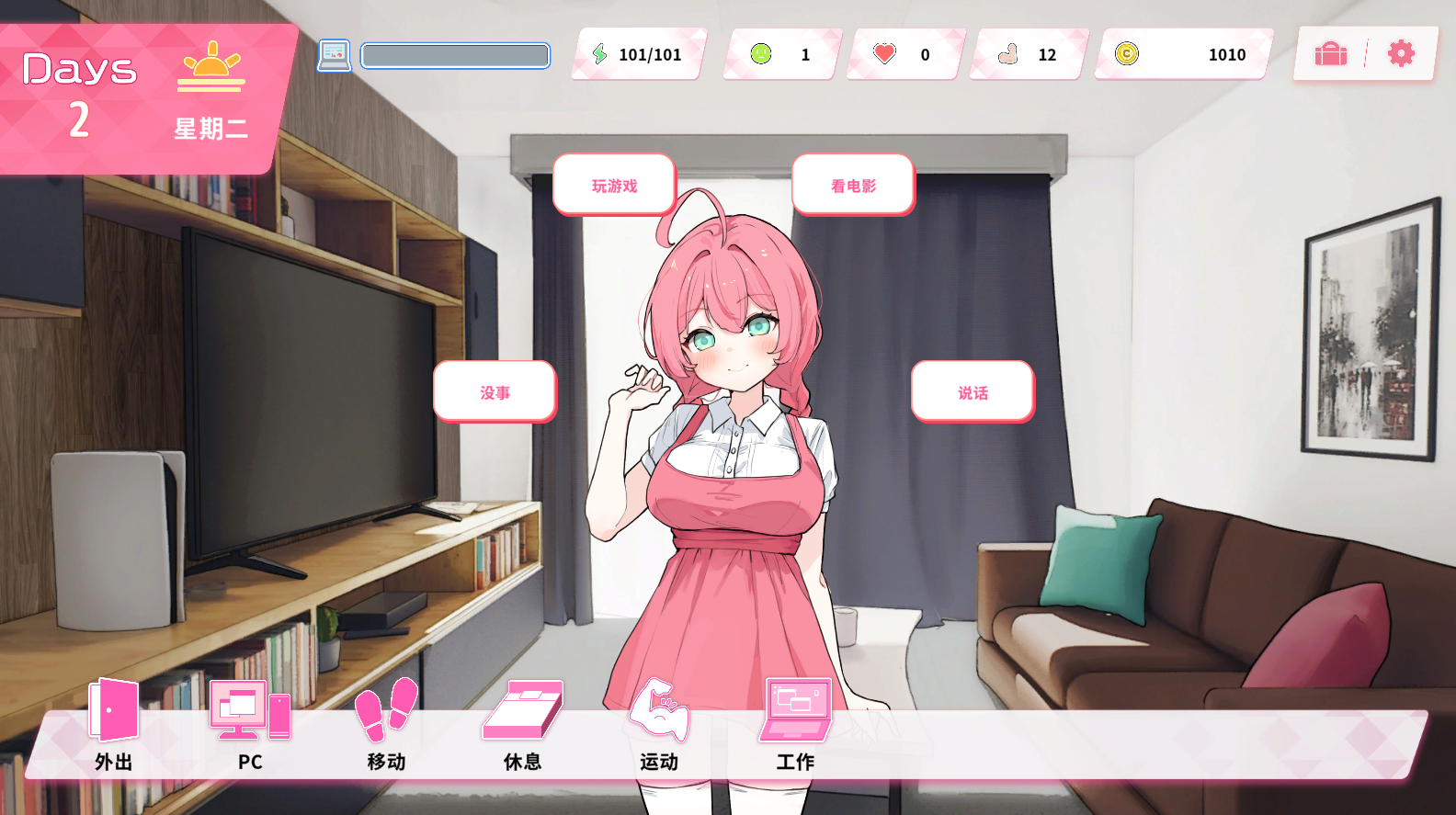Start exercise with the 运动 icon
This screenshot has width=1456, height=815.
(658, 723)
